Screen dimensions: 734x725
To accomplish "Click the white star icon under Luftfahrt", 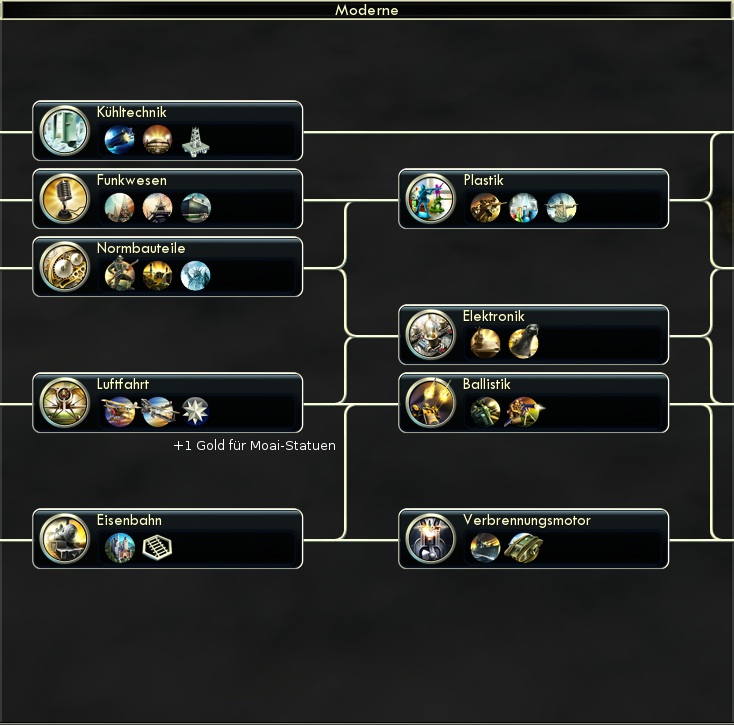I will tap(196, 411).
